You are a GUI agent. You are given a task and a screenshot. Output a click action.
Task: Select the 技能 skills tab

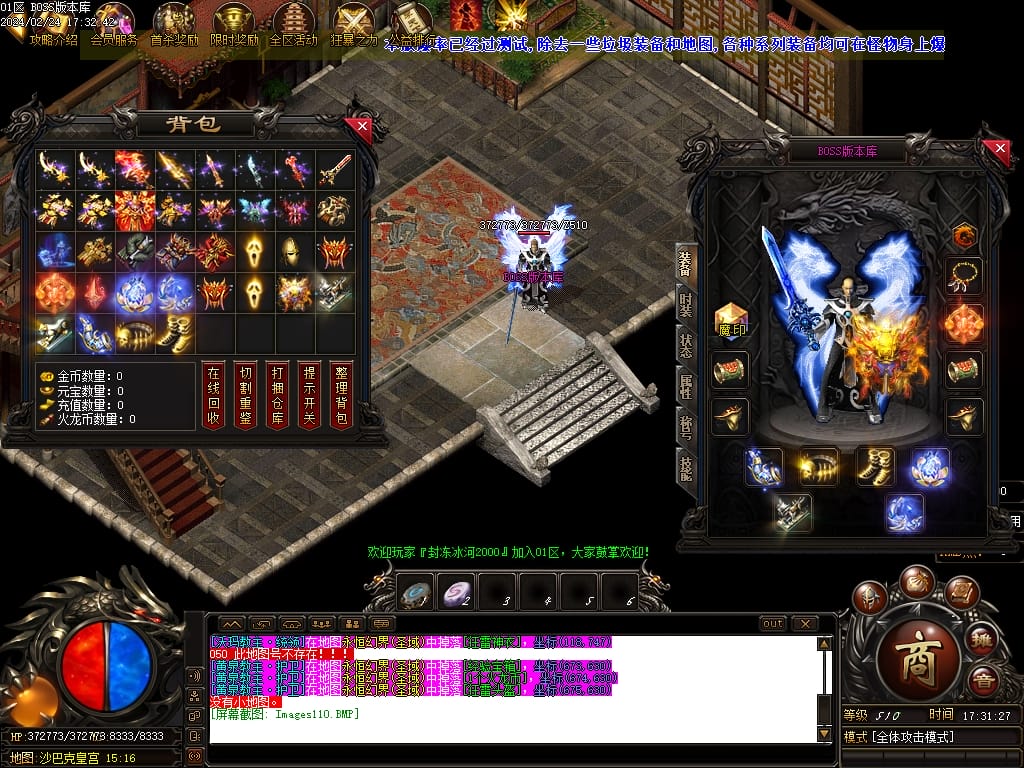[x=686, y=468]
